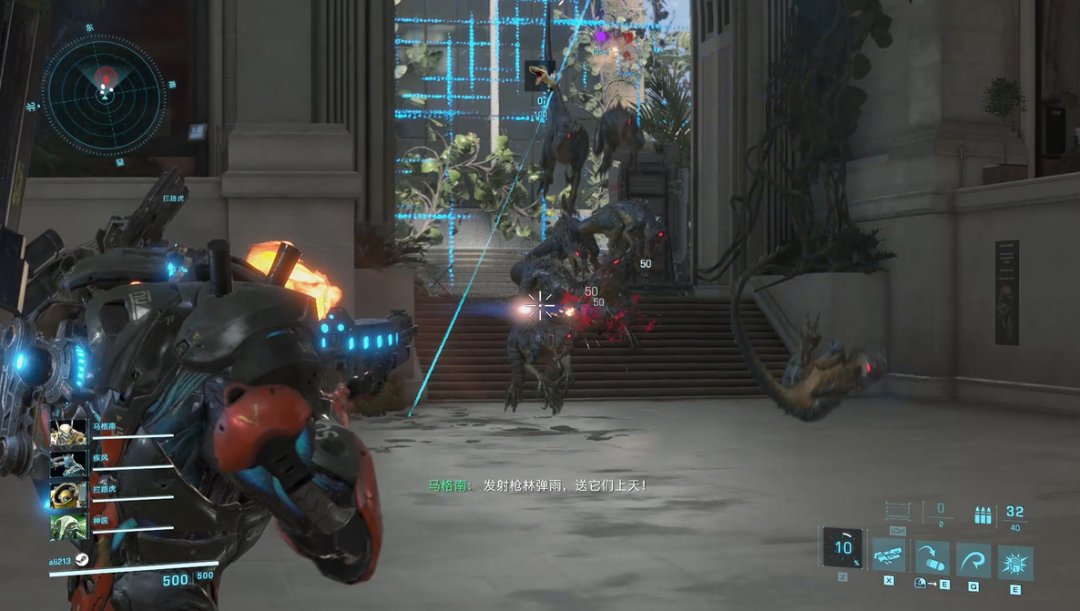Activate the 10% overdrive gauge icon

tap(842, 547)
